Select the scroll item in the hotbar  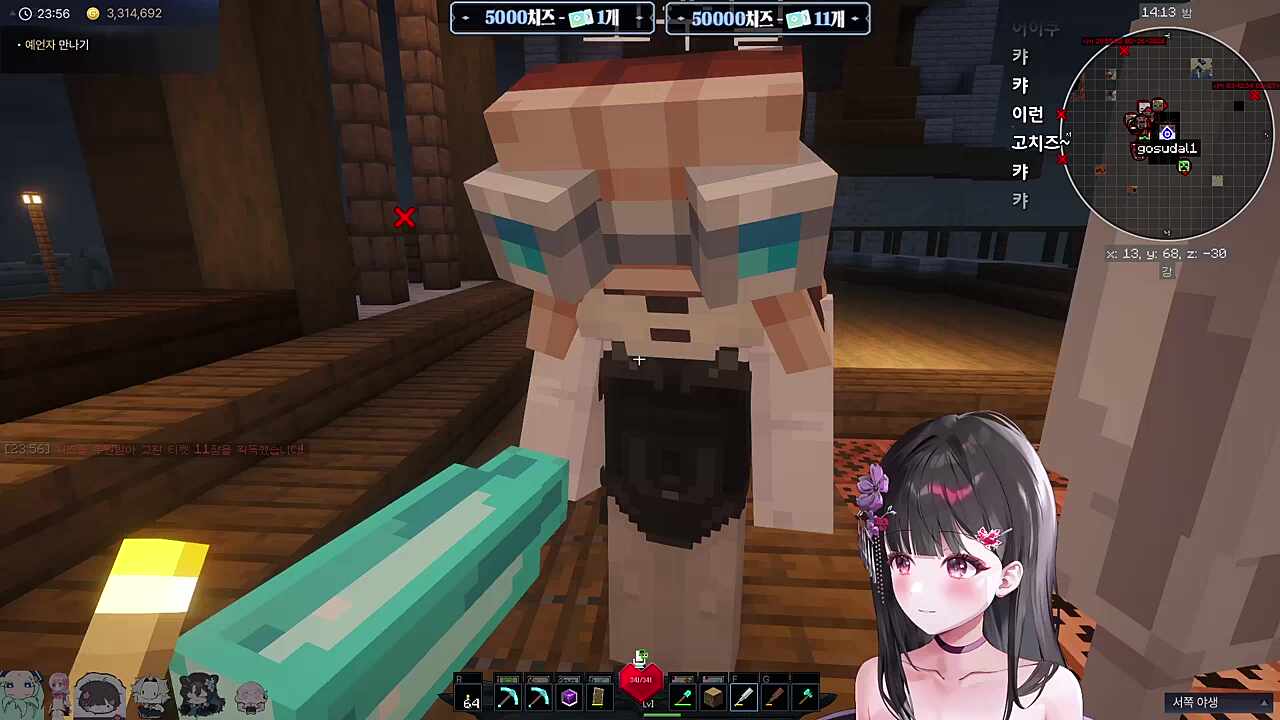pyautogui.click(x=598, y=695)
